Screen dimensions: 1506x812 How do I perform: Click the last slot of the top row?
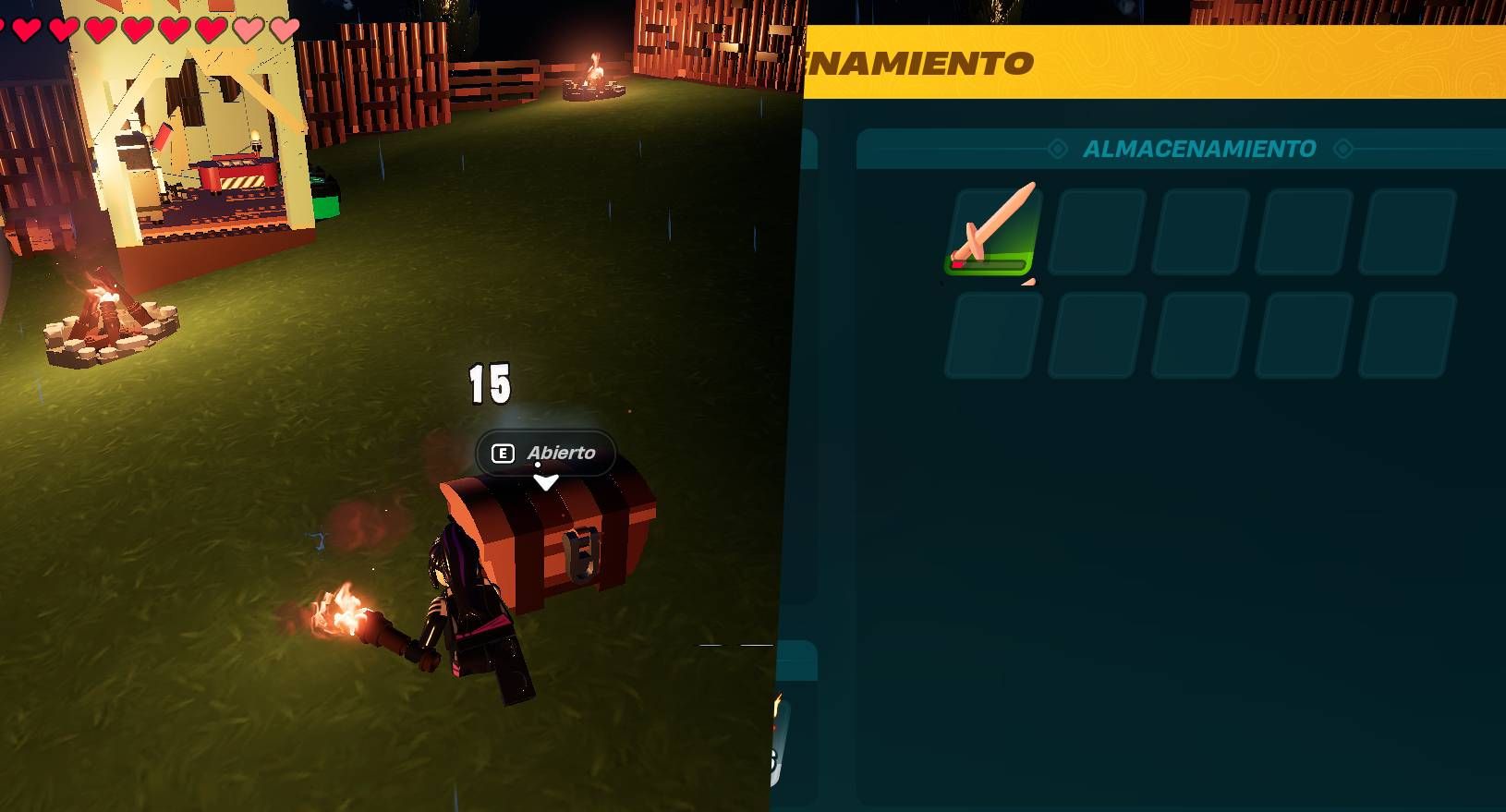[1403, 232]
